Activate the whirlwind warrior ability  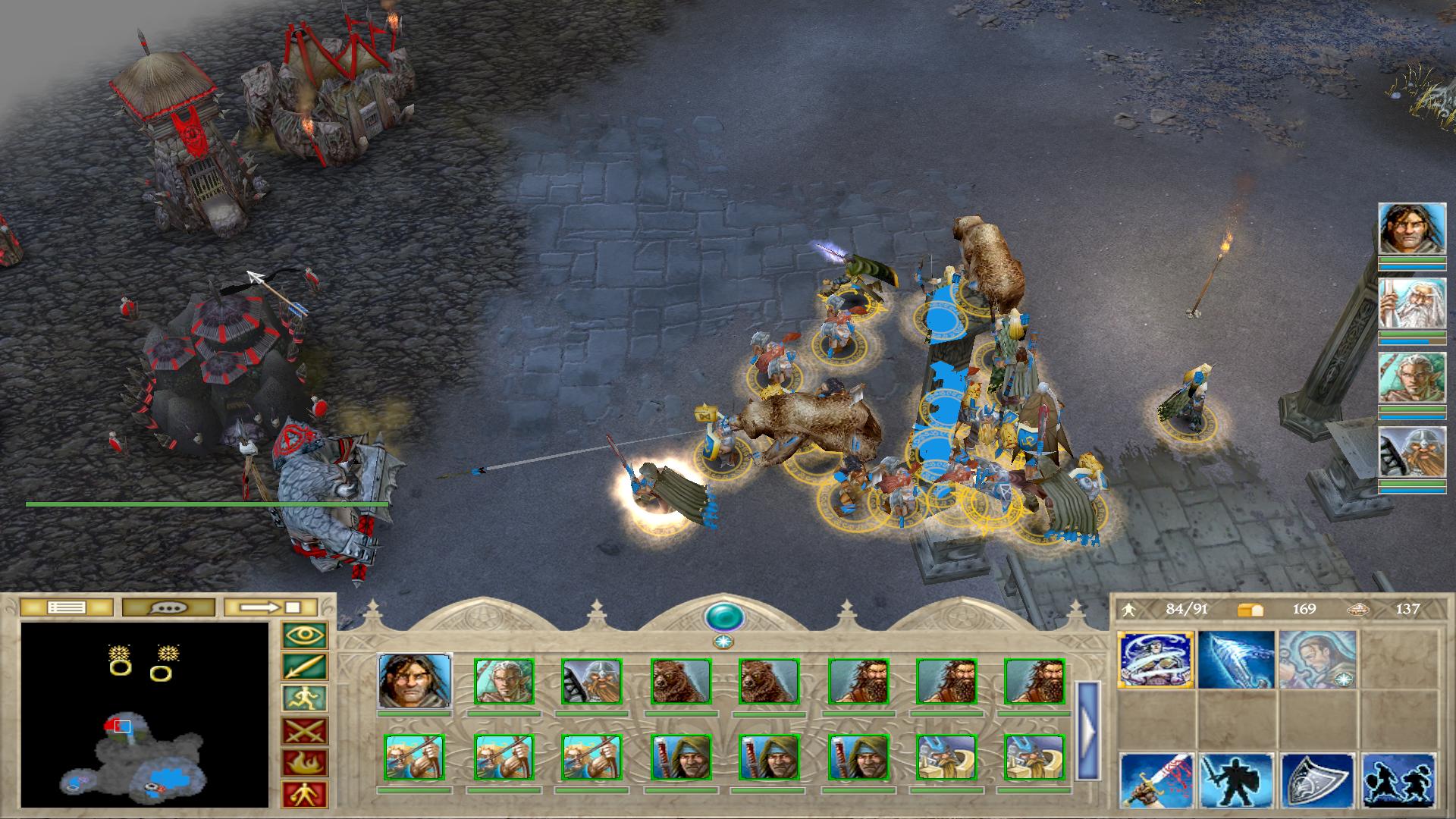tap(1156, 659)
